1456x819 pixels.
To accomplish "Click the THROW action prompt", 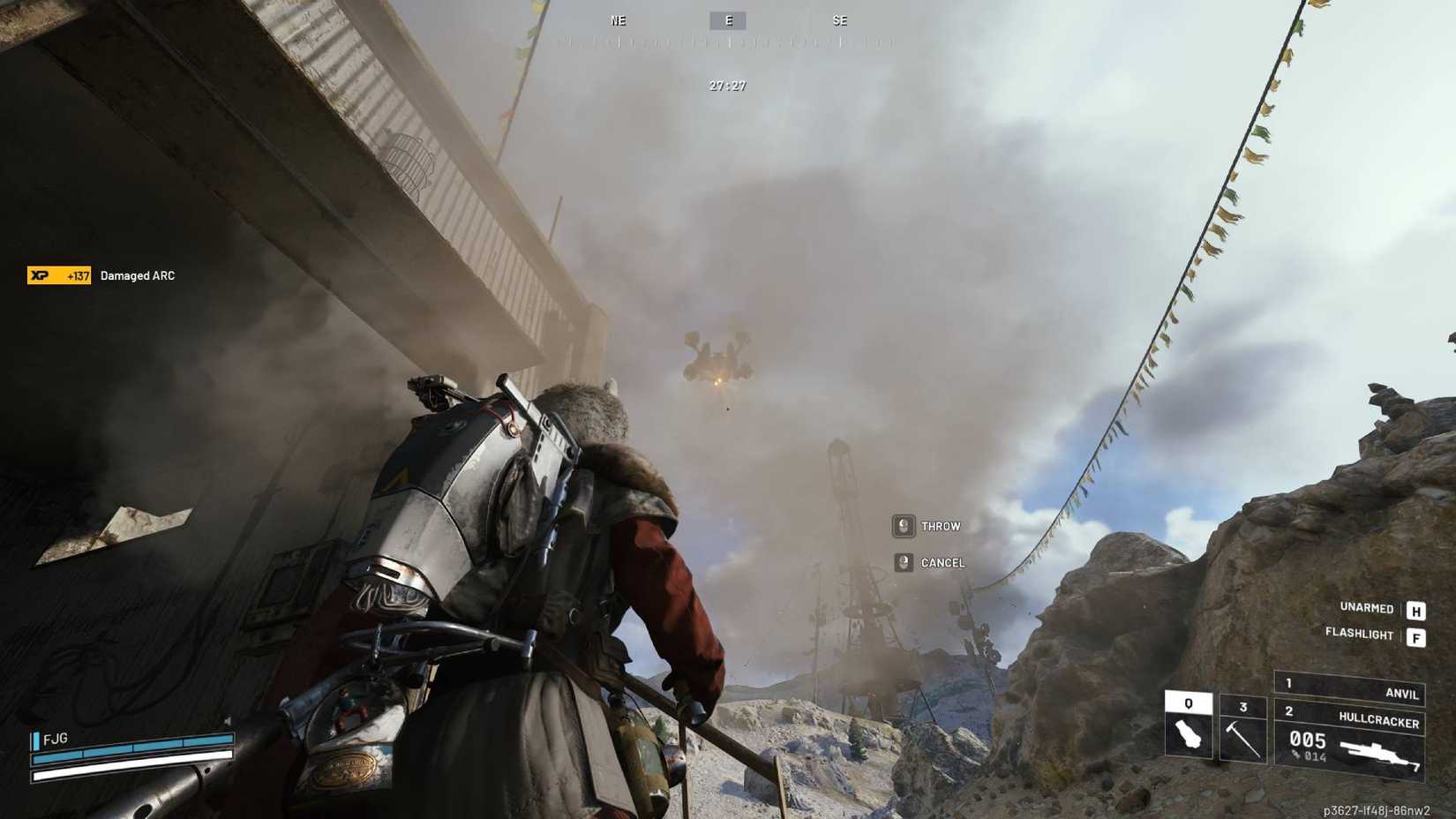I will [x=941, y=526].
